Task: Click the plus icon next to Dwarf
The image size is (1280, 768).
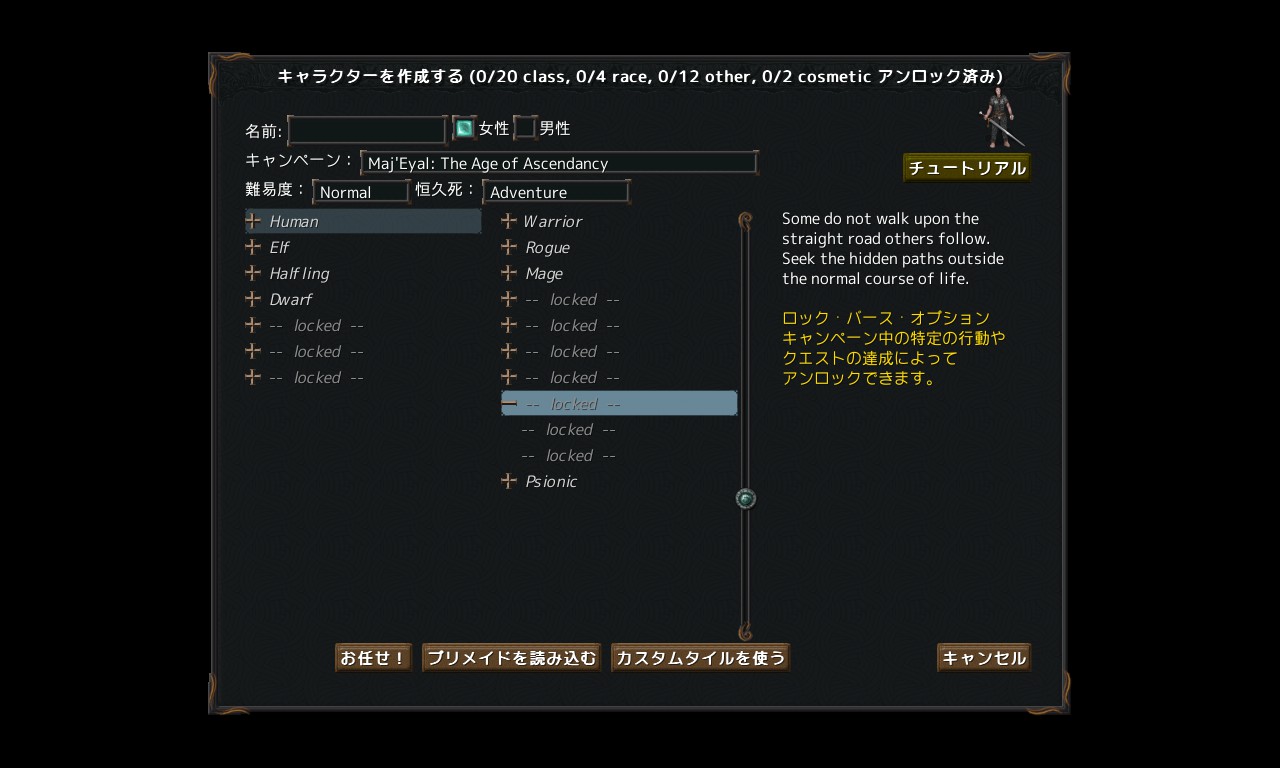Action: click(251, 299)
